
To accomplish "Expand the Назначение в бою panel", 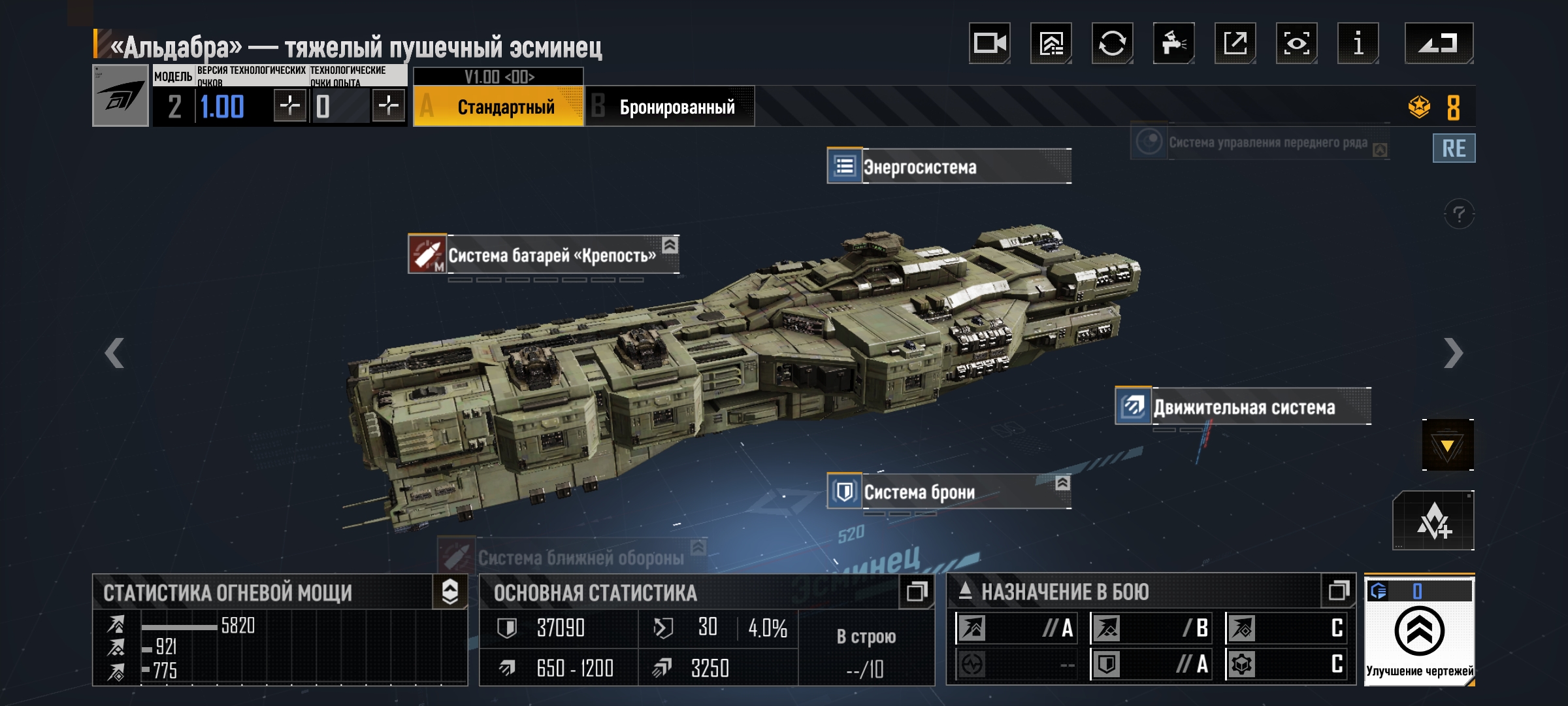I will pos(1338,592).
